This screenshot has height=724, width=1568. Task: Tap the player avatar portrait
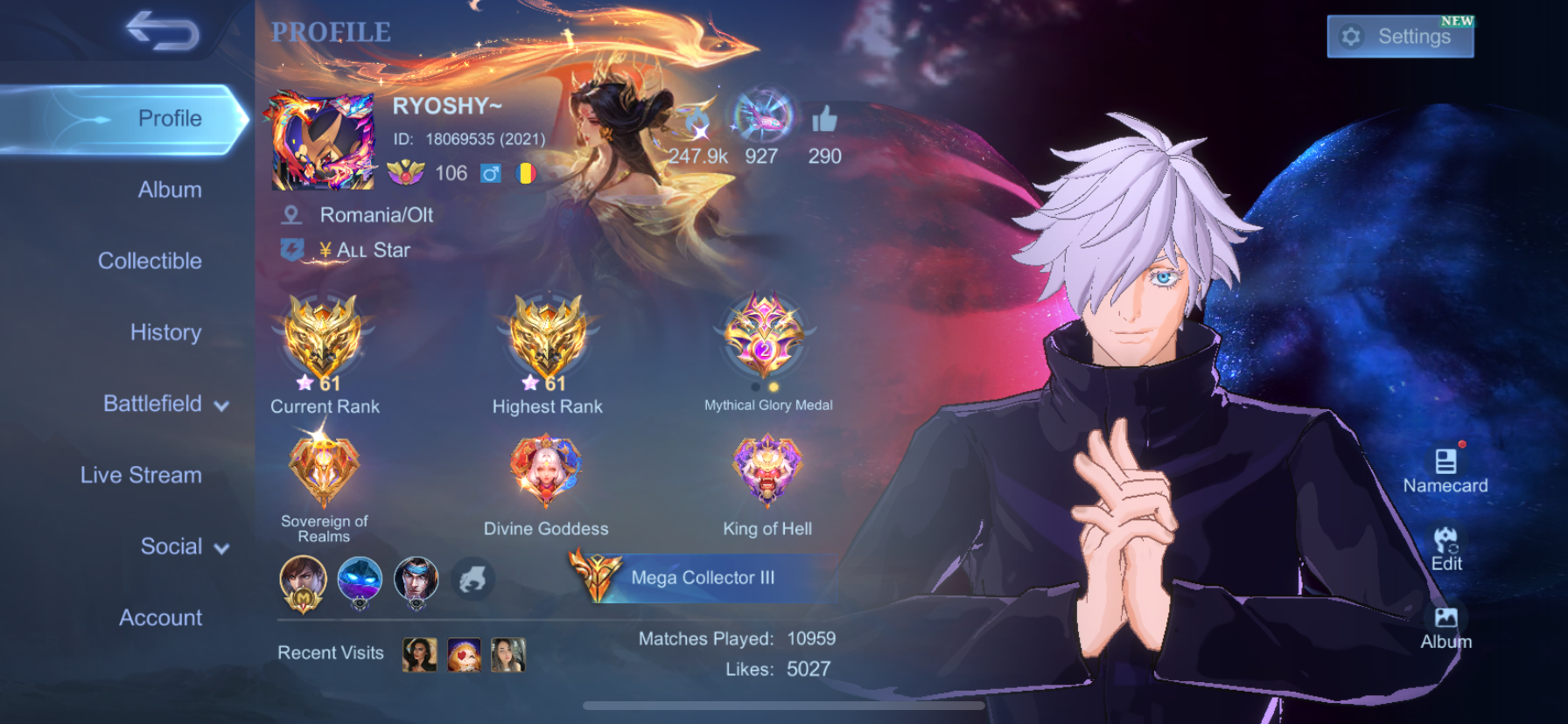coord(323,143)
